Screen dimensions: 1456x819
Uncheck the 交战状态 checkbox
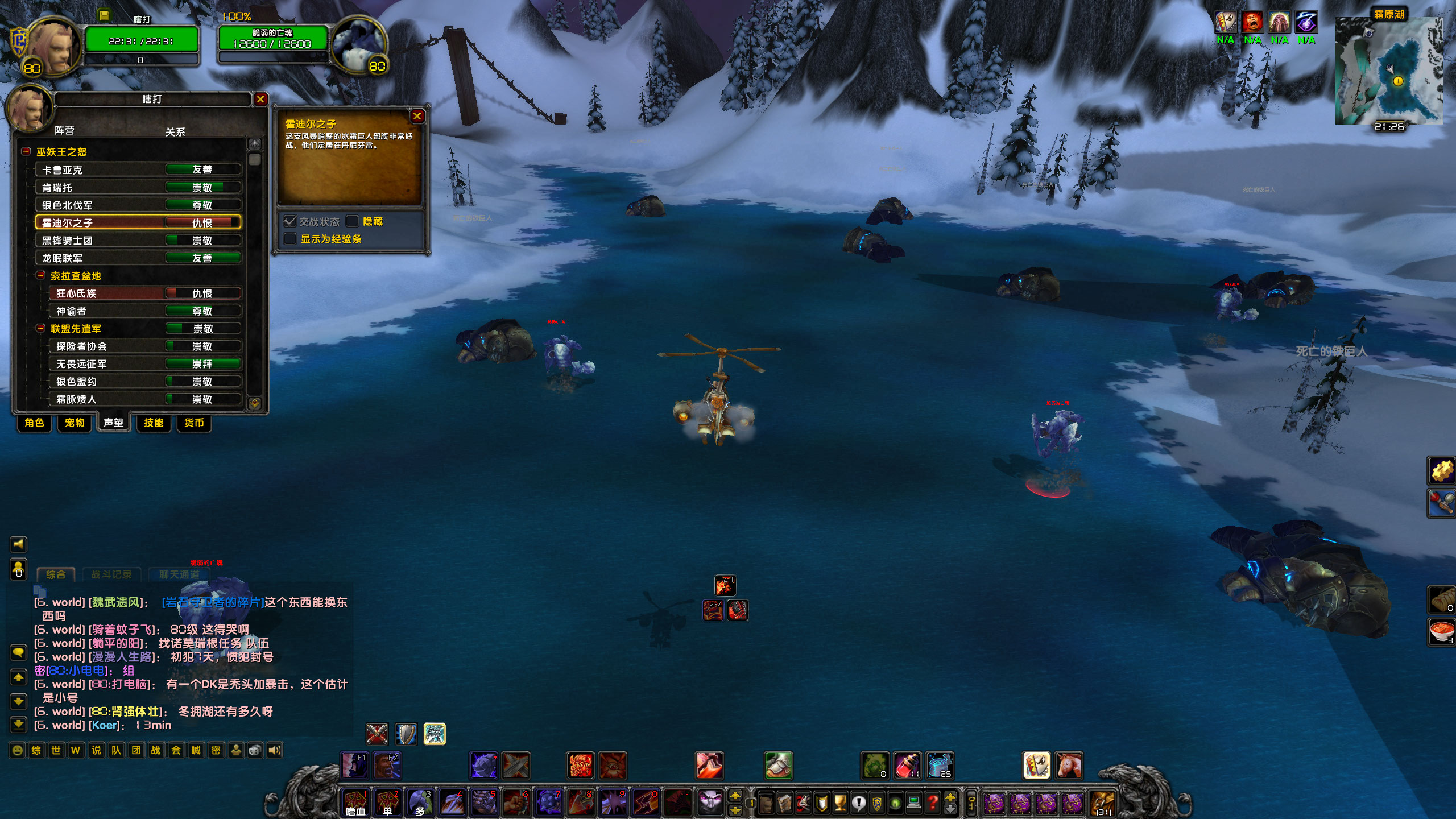tap(289, 222)
